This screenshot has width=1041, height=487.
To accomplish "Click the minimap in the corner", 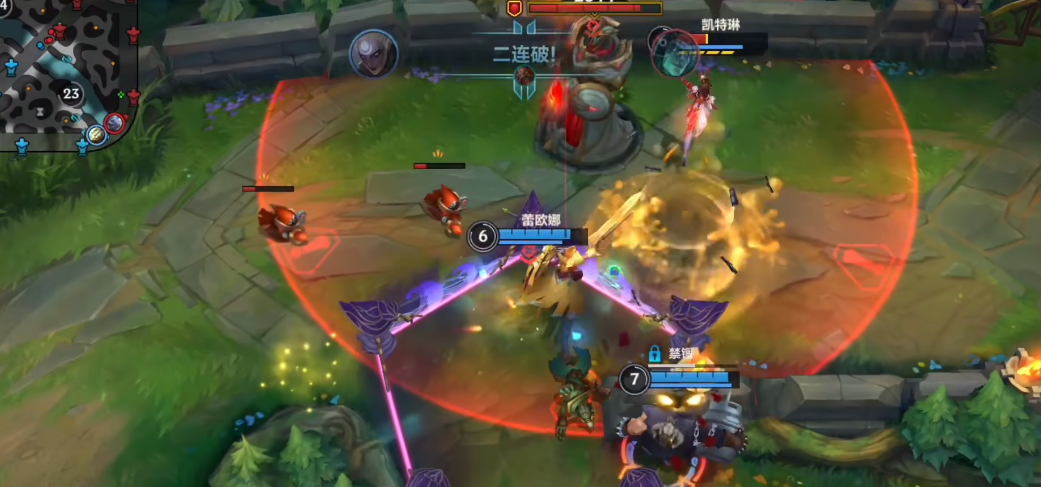I will click(x=65, y=75).
